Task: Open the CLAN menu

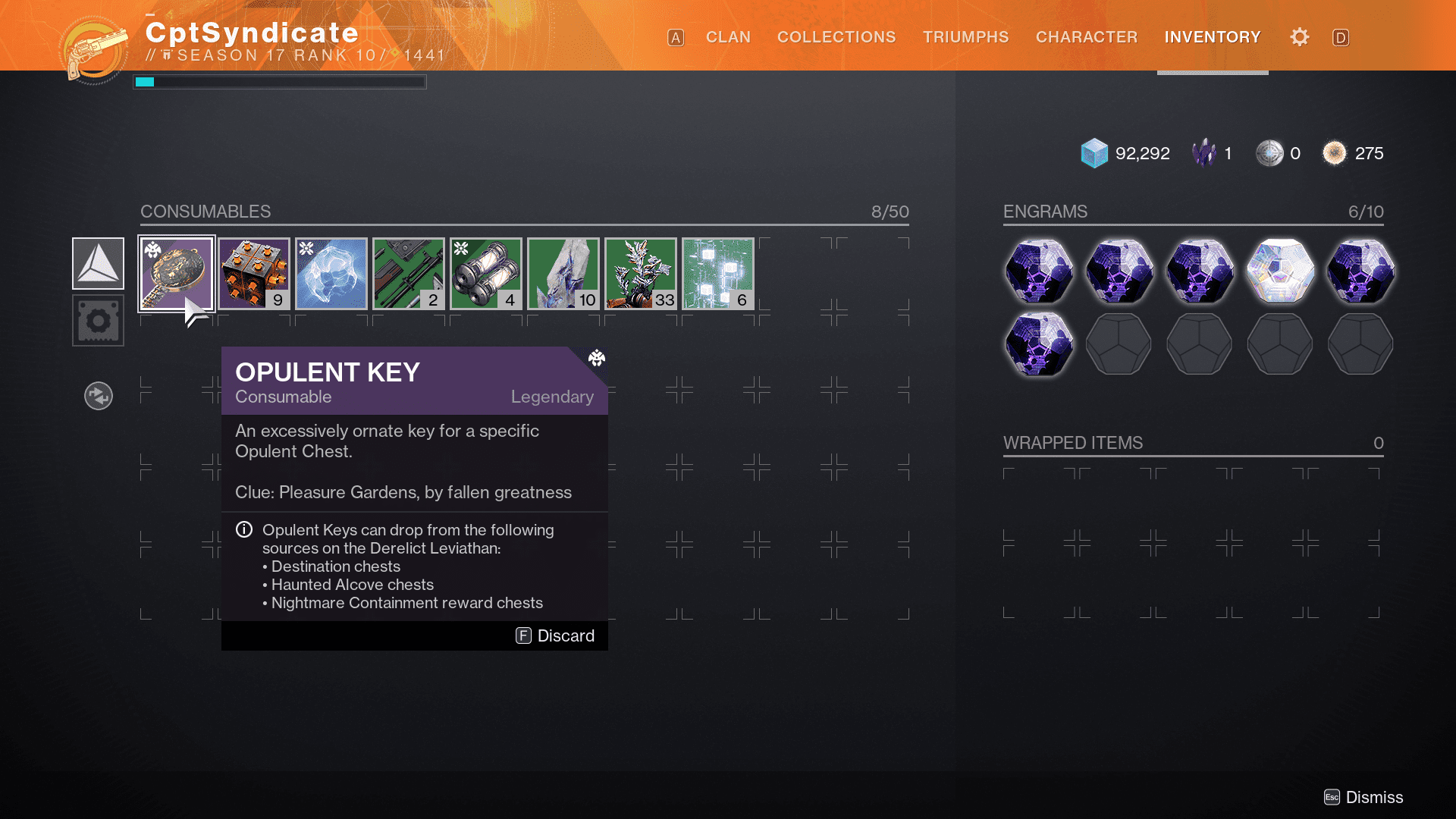Action: tap(728, 36)
